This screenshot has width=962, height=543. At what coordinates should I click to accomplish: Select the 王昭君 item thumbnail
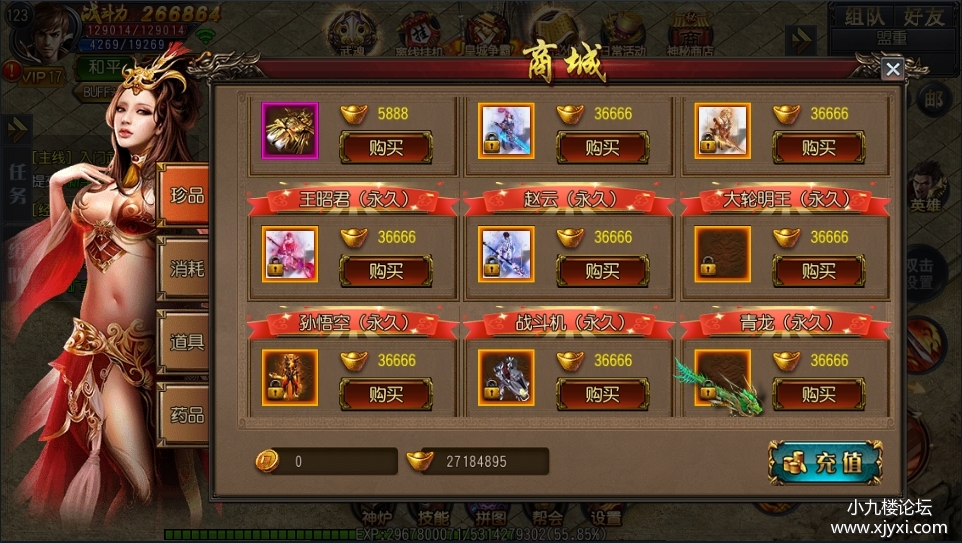coord(290,253)
